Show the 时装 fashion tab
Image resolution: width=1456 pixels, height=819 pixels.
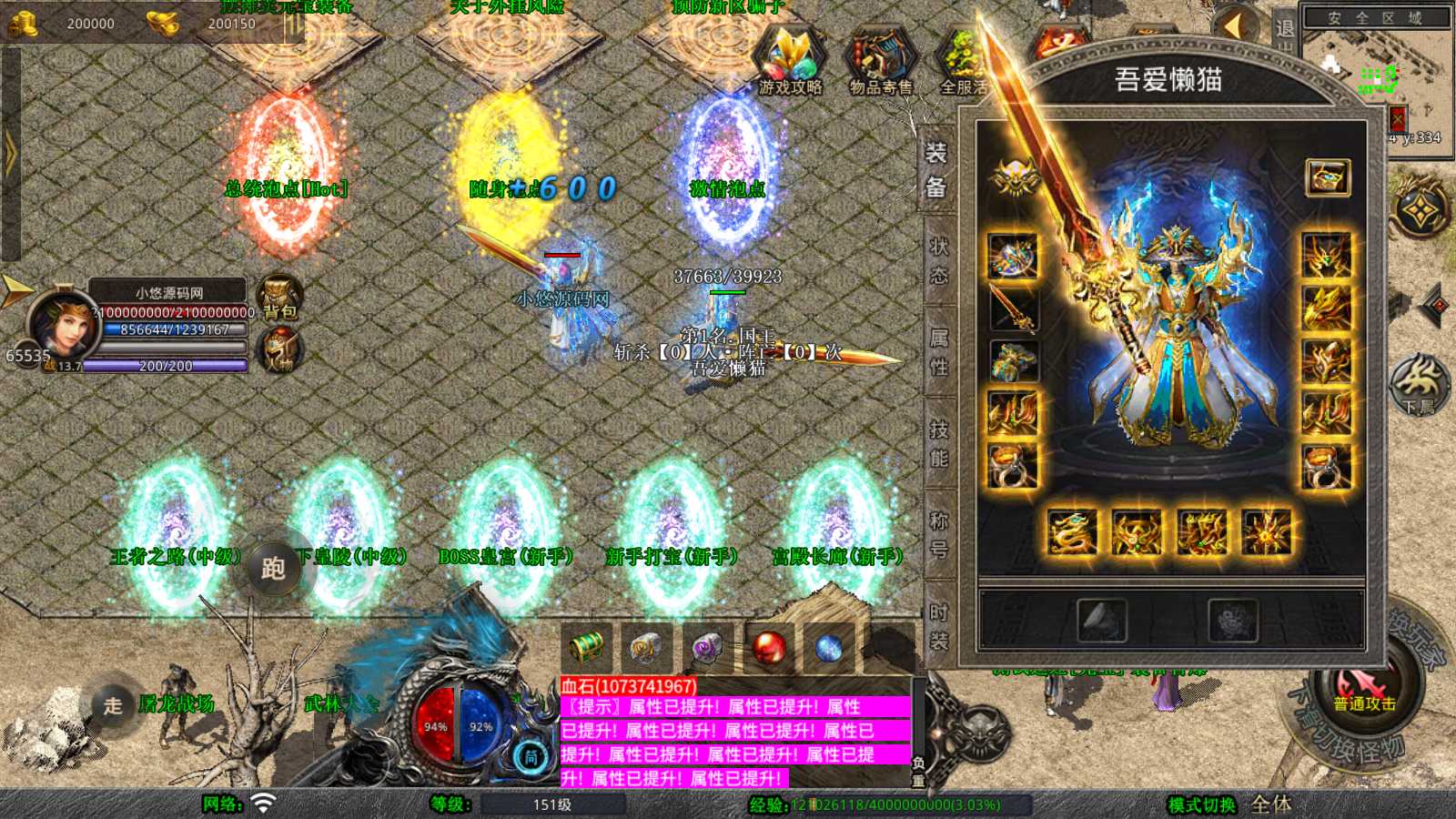pyautogui.click(x=938, y=626)
